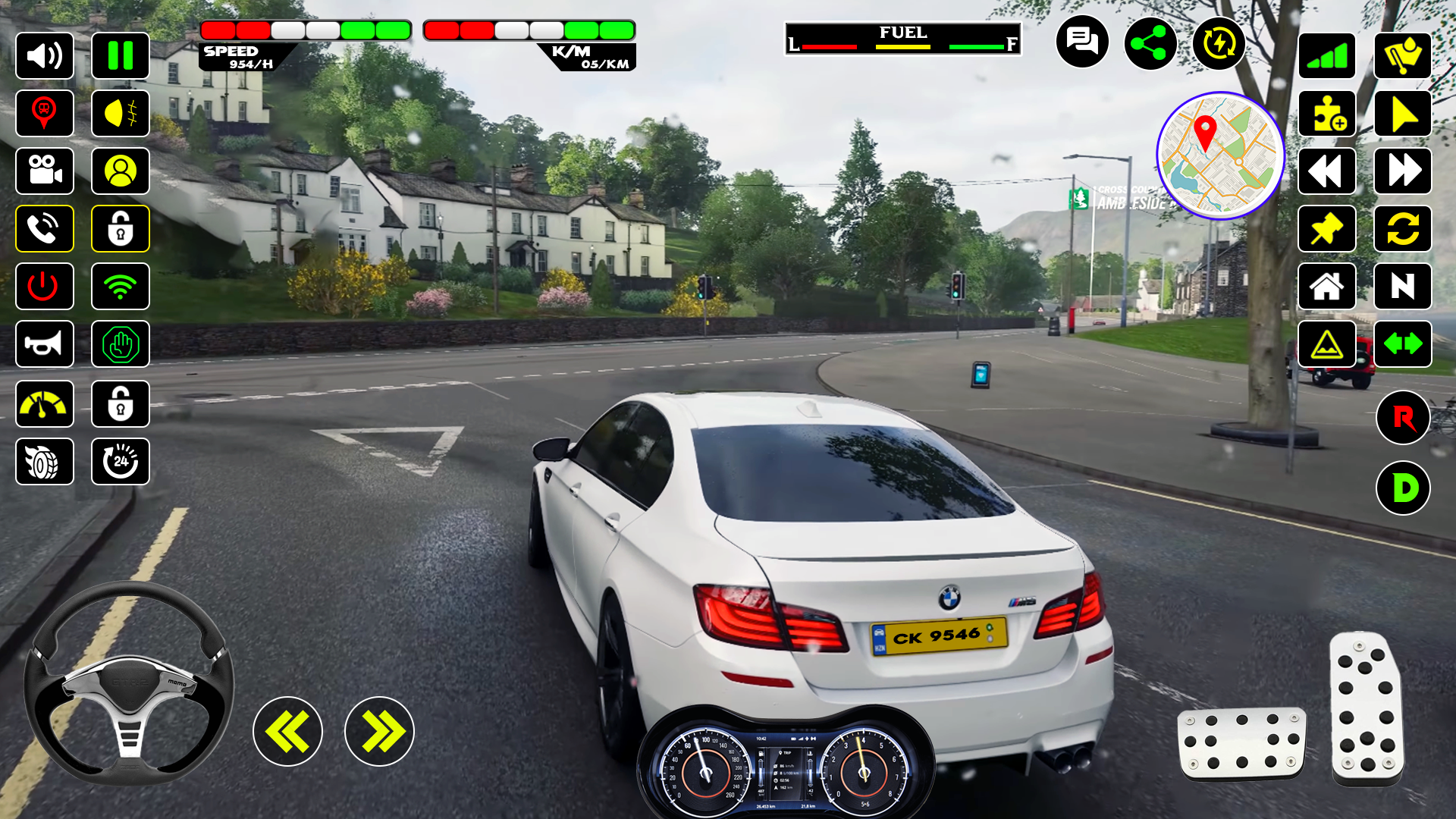Activate the hazard triangle icon

click(1327, 344)
